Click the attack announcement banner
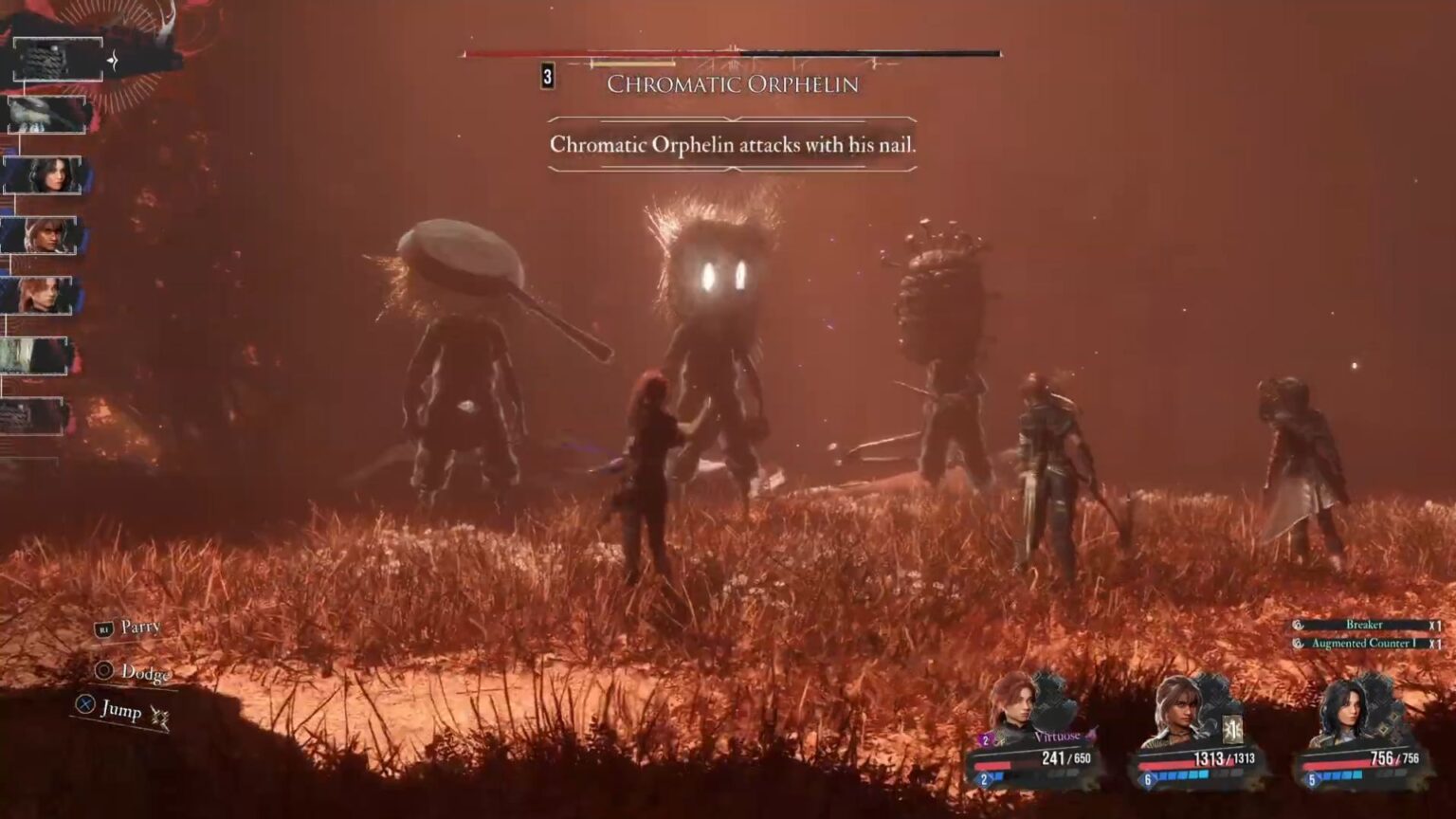 tap(732, 147)
